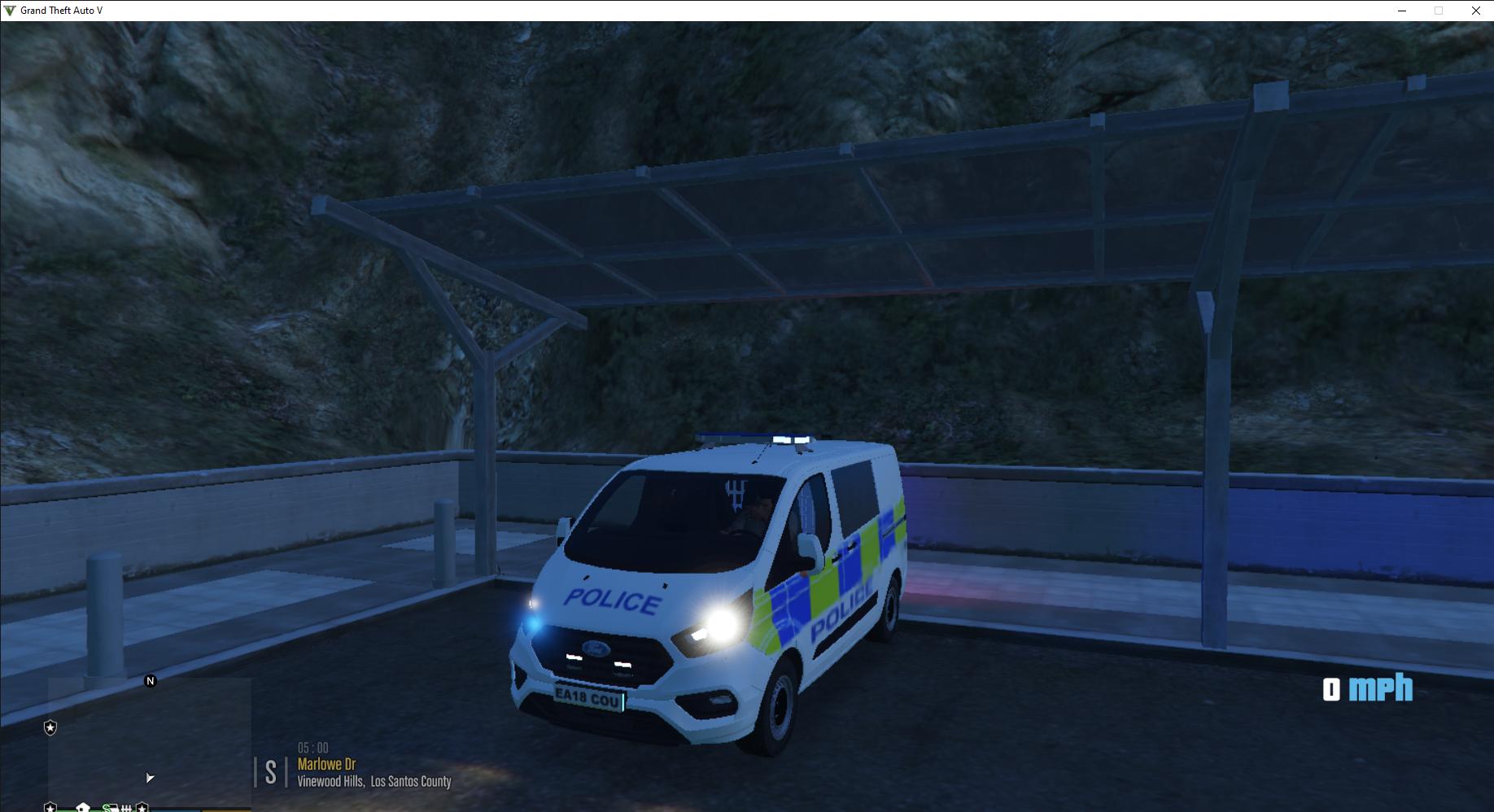The image size is (1494, 812).
Task: Click the Vinewood Hills location text
Action: 373,781
